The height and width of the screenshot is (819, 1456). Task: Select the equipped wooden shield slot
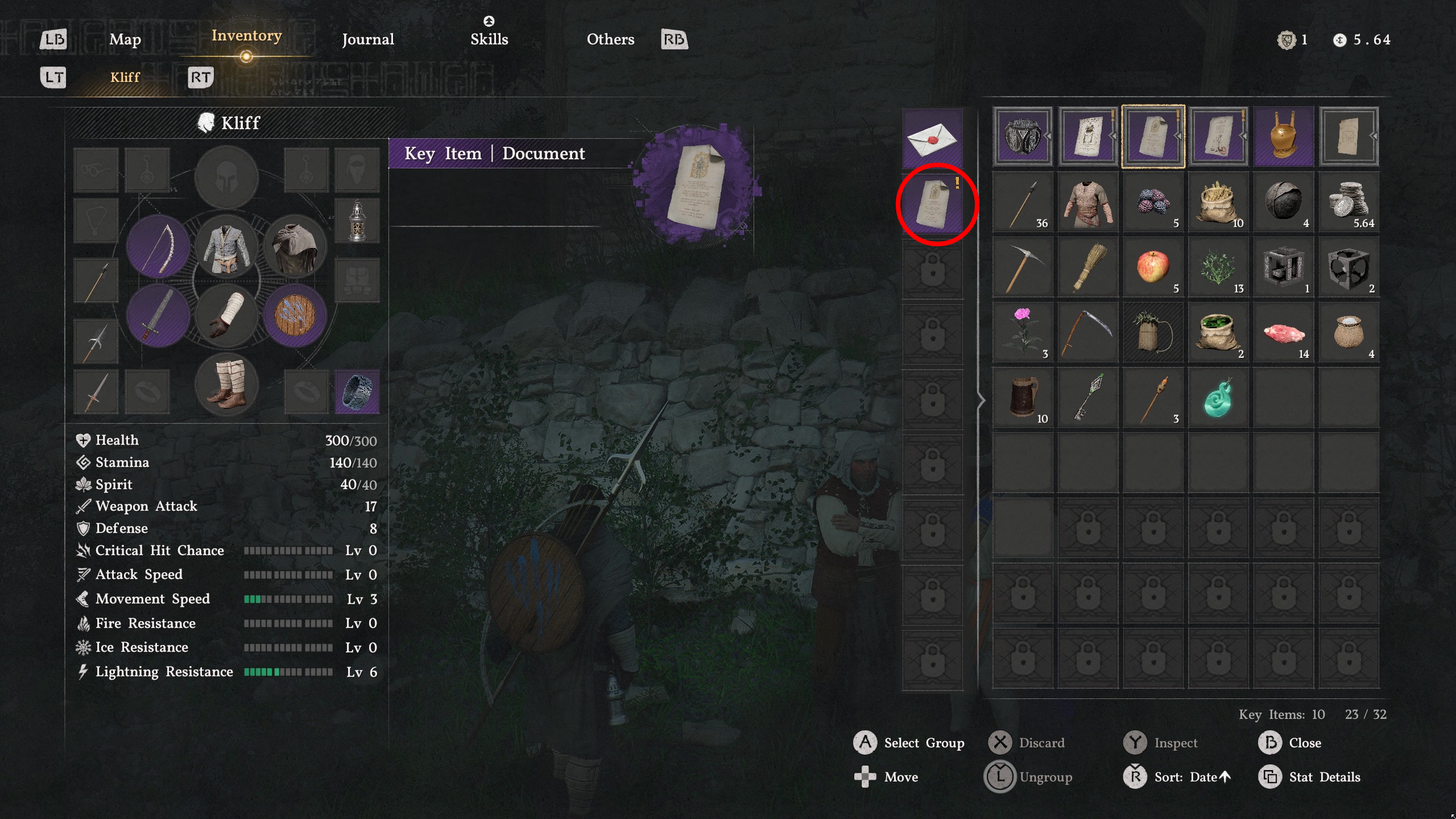295,314
